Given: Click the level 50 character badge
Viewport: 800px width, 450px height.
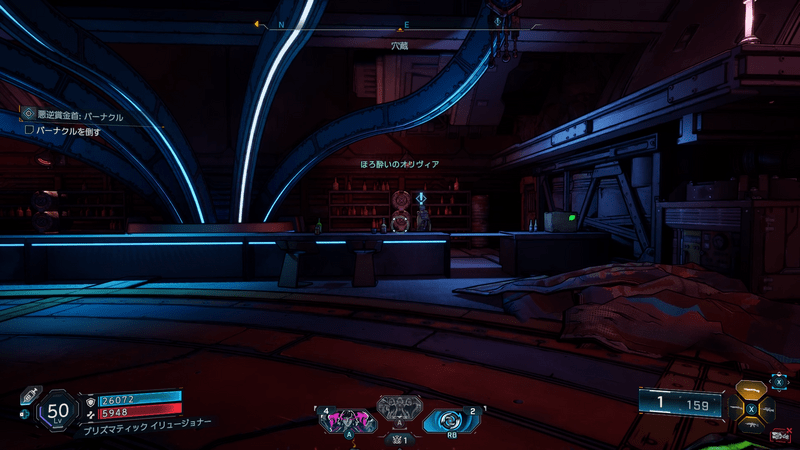Looking at the screenshot, I should (57, 411).
